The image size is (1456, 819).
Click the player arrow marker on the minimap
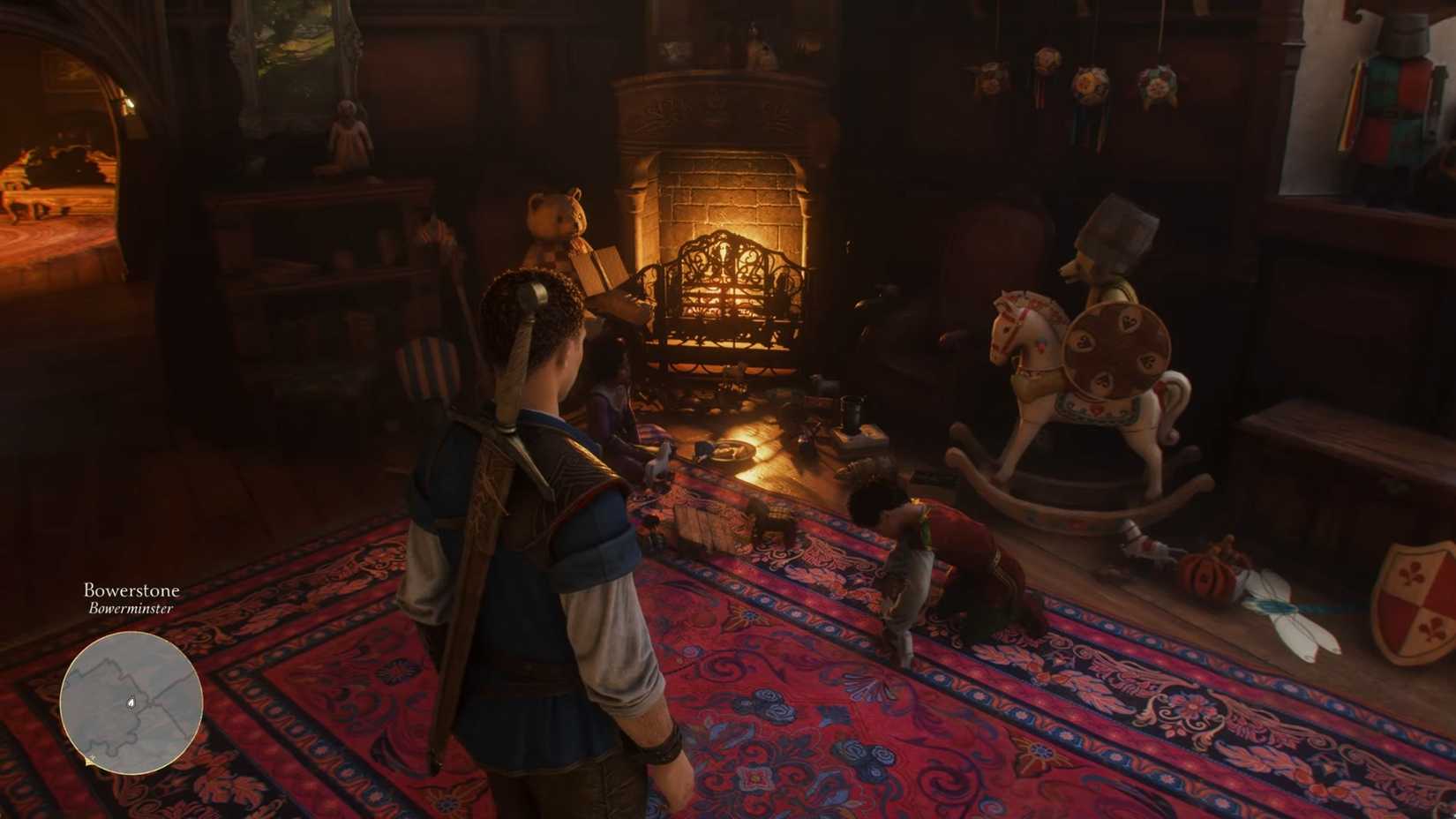click(x=132, y=702)
